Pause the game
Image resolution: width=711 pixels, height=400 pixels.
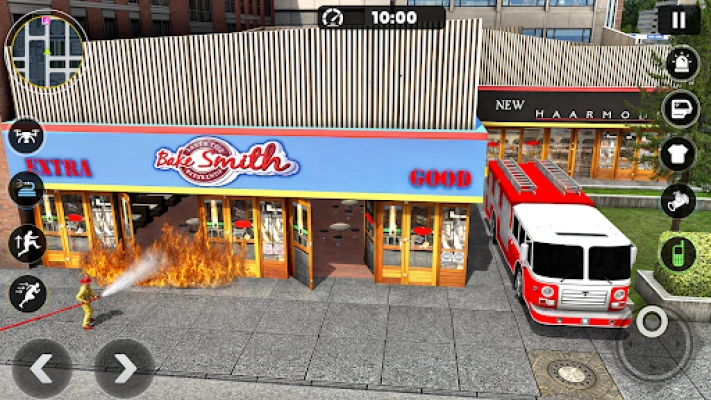point(679,19)
